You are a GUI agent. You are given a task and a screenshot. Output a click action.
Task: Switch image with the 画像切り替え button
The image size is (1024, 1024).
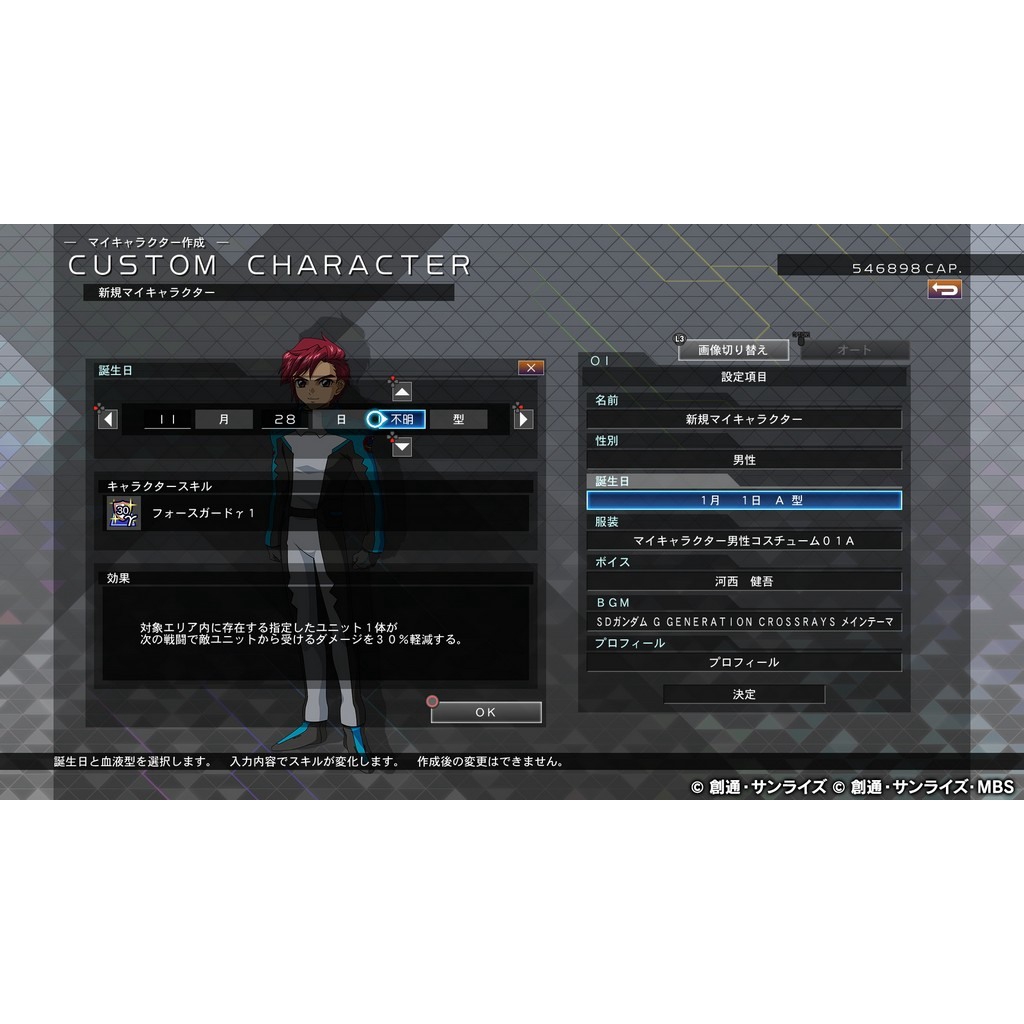[733, 350]
